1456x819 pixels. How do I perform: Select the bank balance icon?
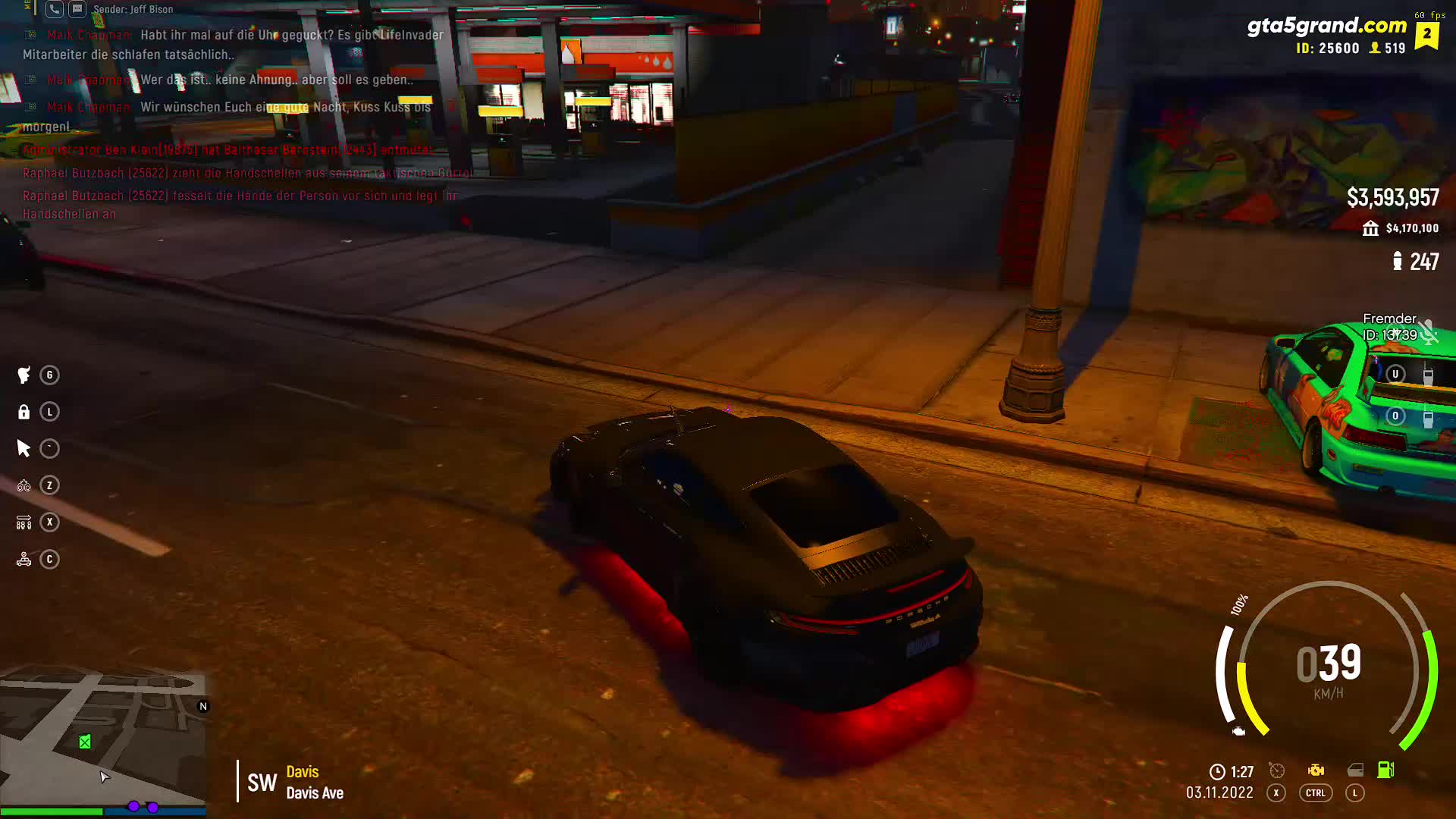pyautogui.click(x=1370, y=228)
